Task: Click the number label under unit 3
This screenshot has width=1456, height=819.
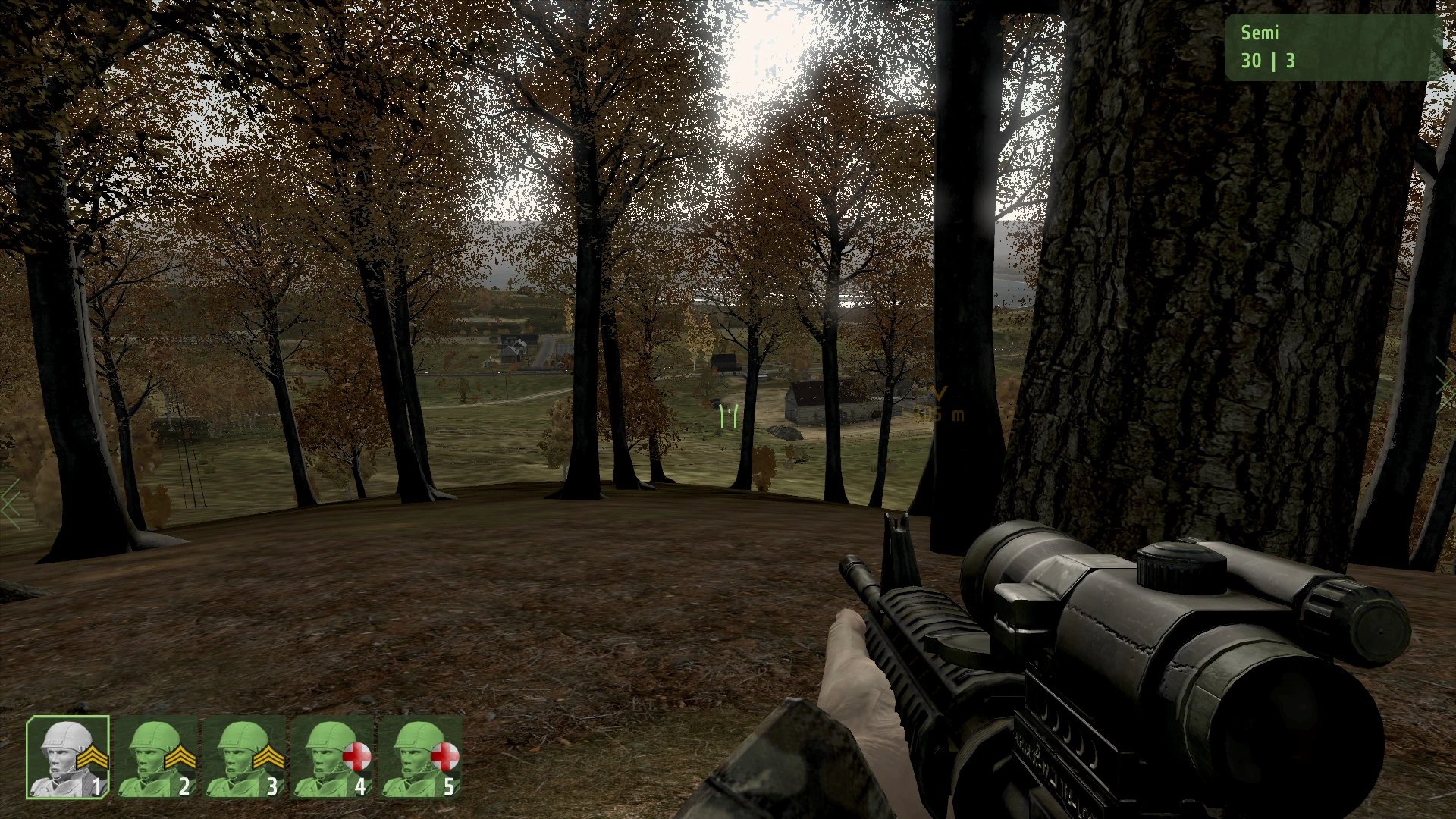Action: pos(271,786)
